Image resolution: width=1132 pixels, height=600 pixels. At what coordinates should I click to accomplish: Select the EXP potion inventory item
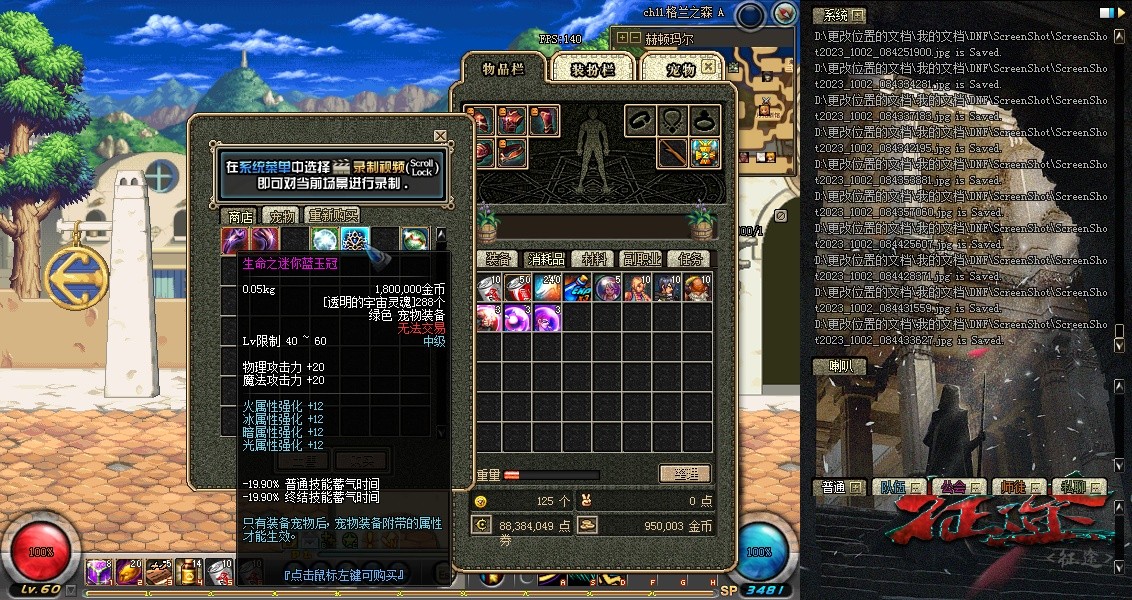577,288
